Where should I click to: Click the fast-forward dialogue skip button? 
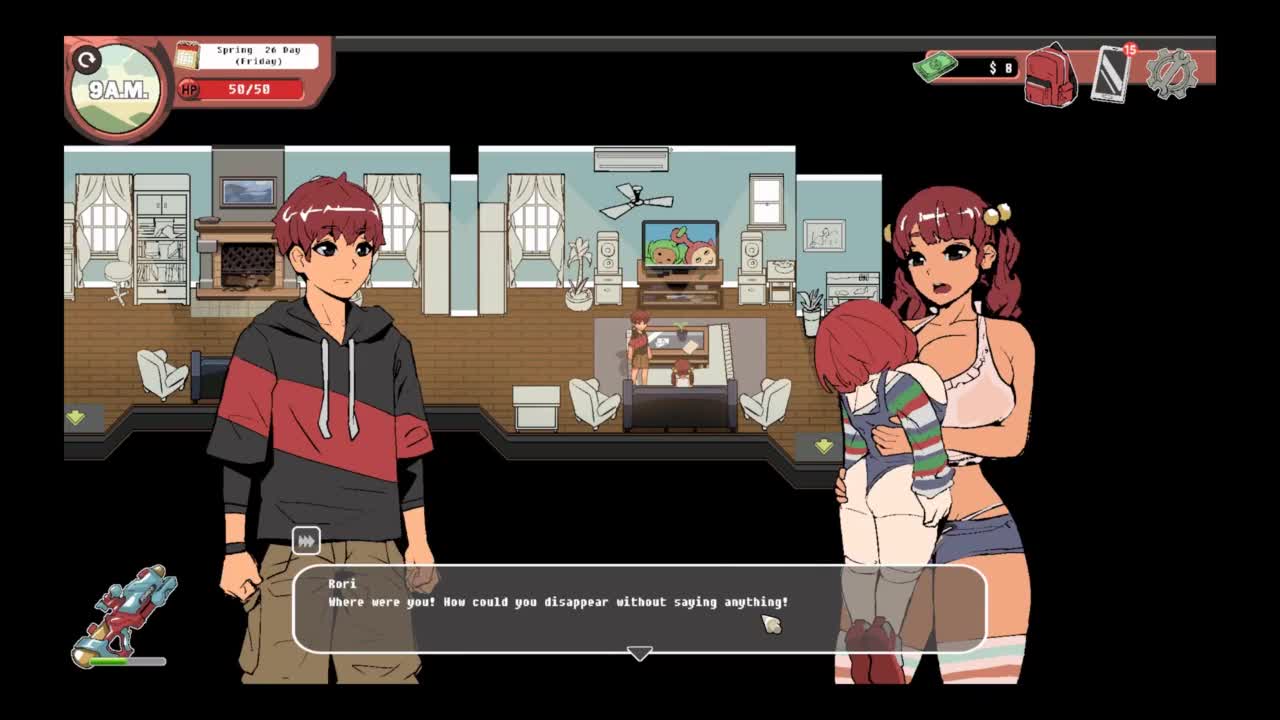point(306,541)
